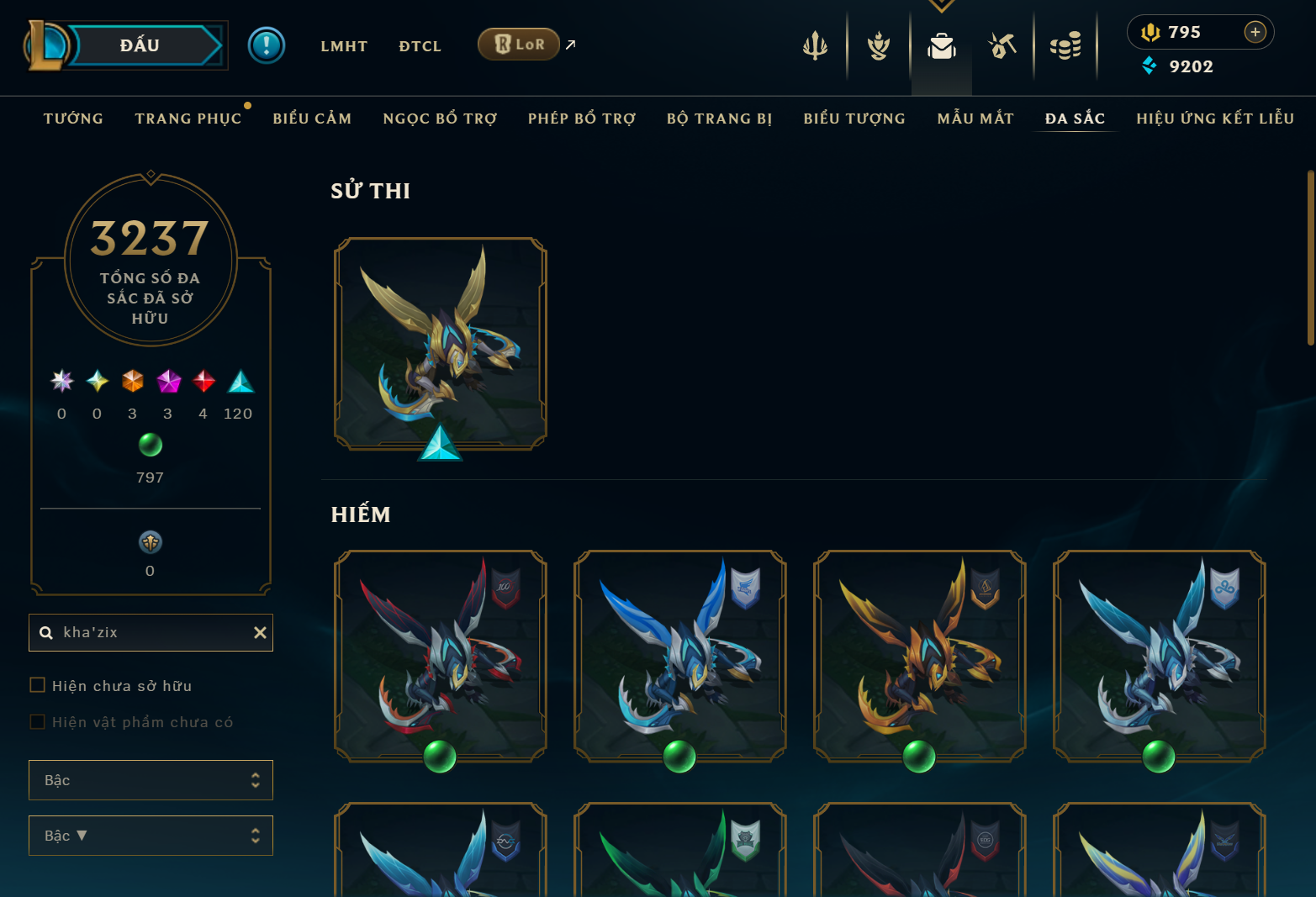The image size is (1316, 897).
Task: Select the LMHT menu item
Action: coord(344,46)
